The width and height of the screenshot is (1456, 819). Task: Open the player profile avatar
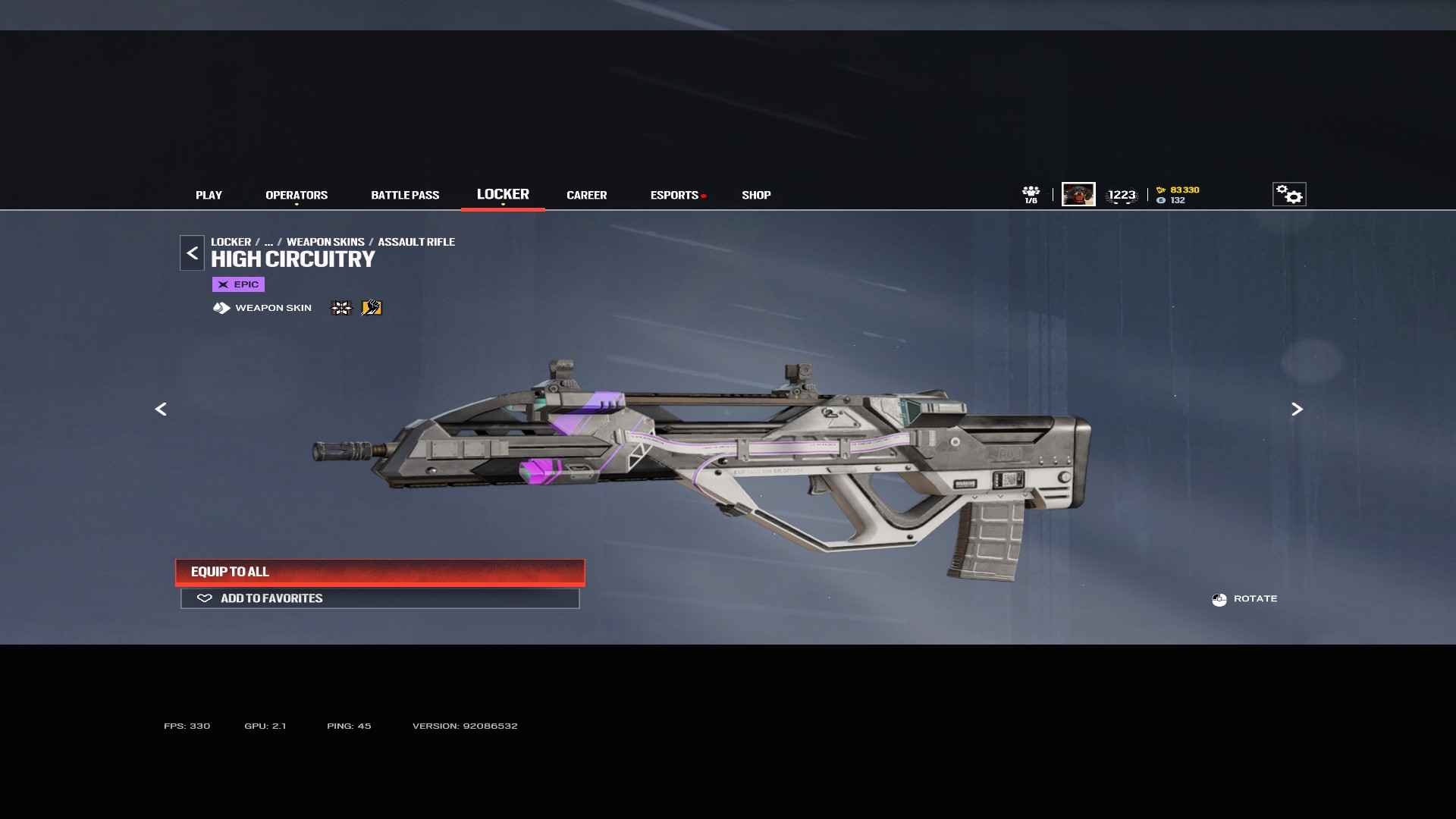coord(1078,194)
